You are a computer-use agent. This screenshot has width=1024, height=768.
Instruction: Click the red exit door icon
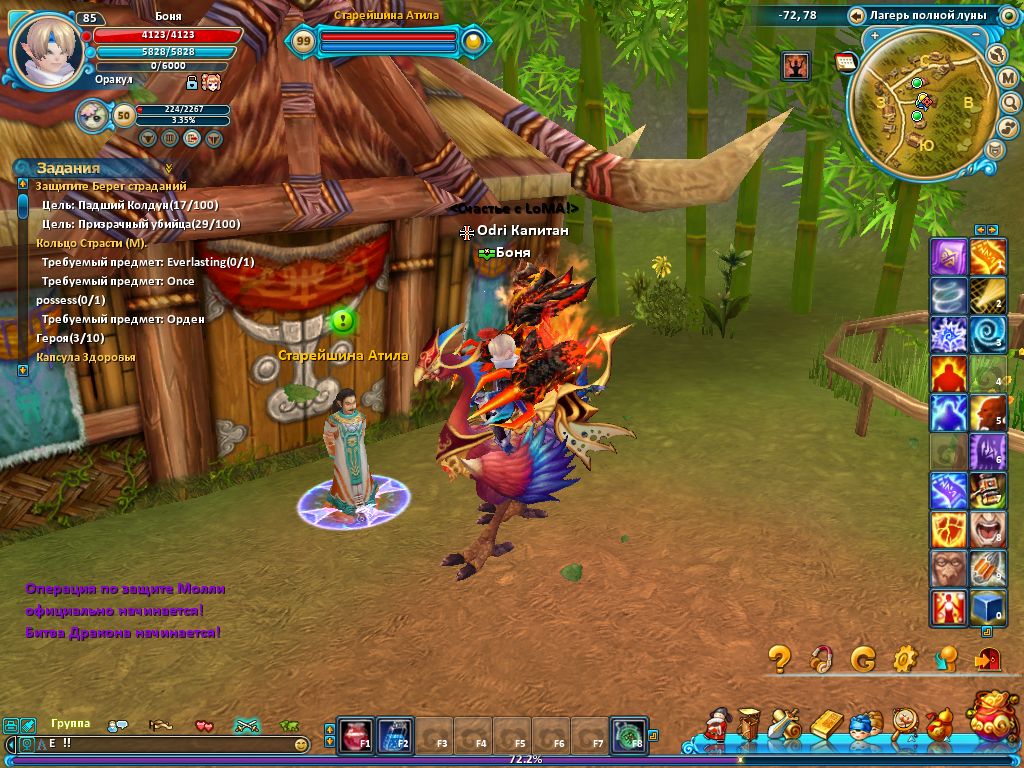point(987,658)
